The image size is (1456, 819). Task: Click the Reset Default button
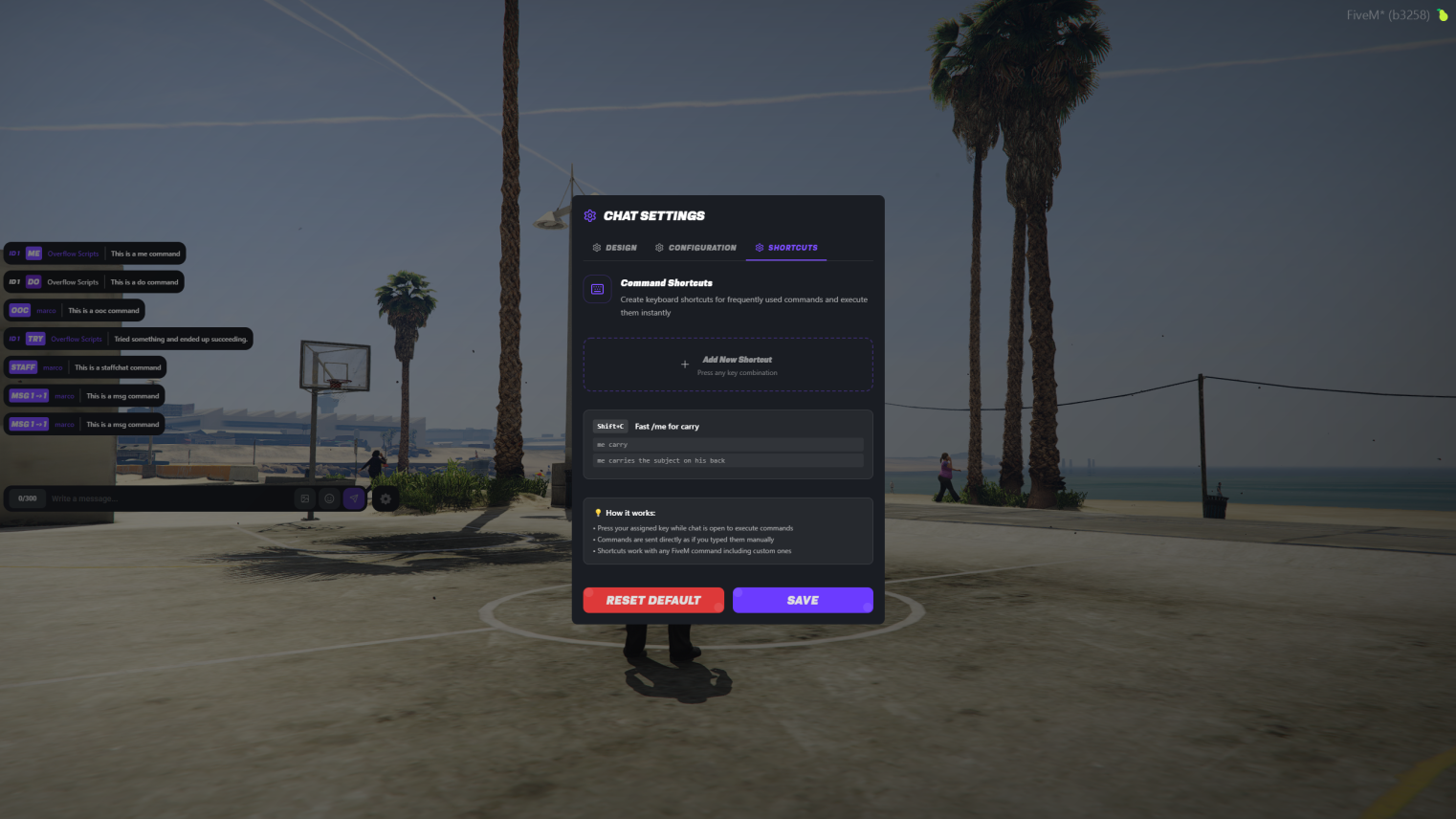tap(653, 600)
